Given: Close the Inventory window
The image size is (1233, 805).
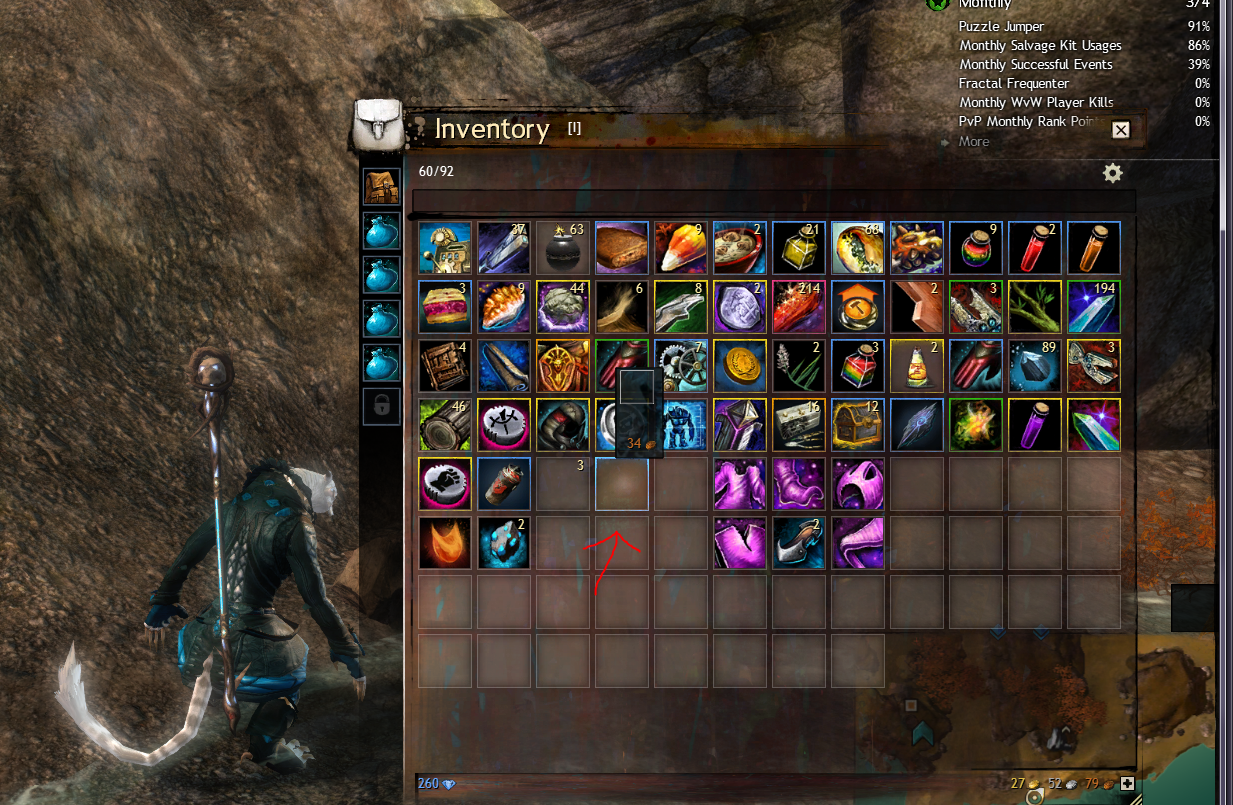Looking at the screenshot, I should [1120, 130].
